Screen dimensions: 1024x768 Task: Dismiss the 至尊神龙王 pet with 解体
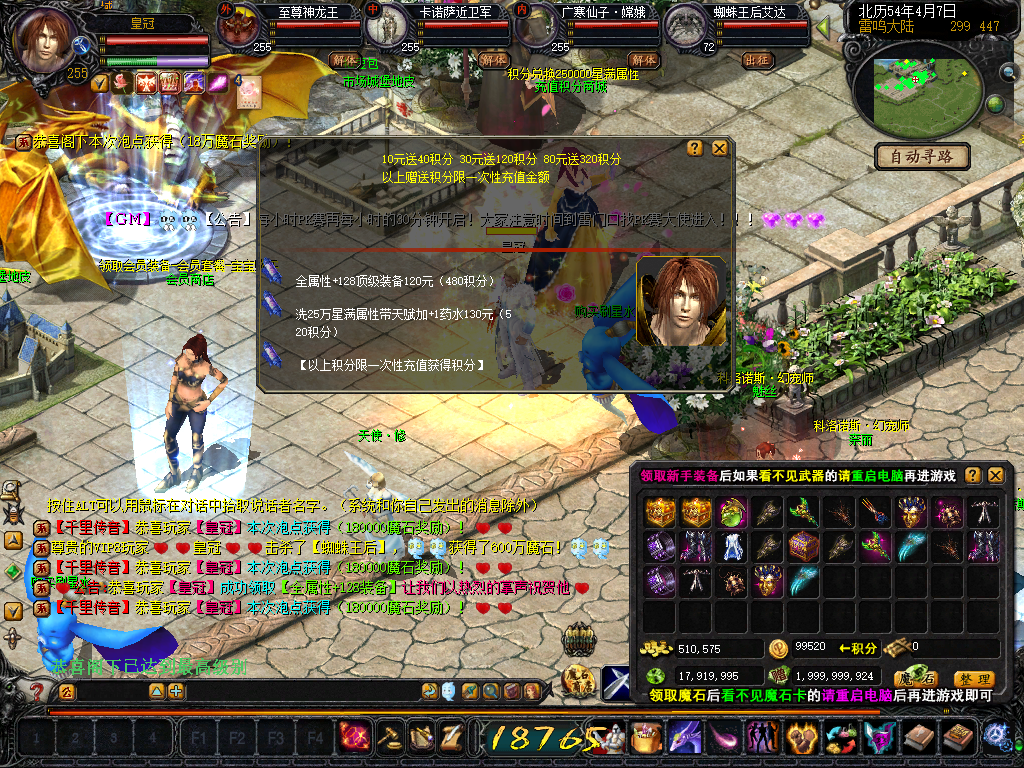[343, 60]
